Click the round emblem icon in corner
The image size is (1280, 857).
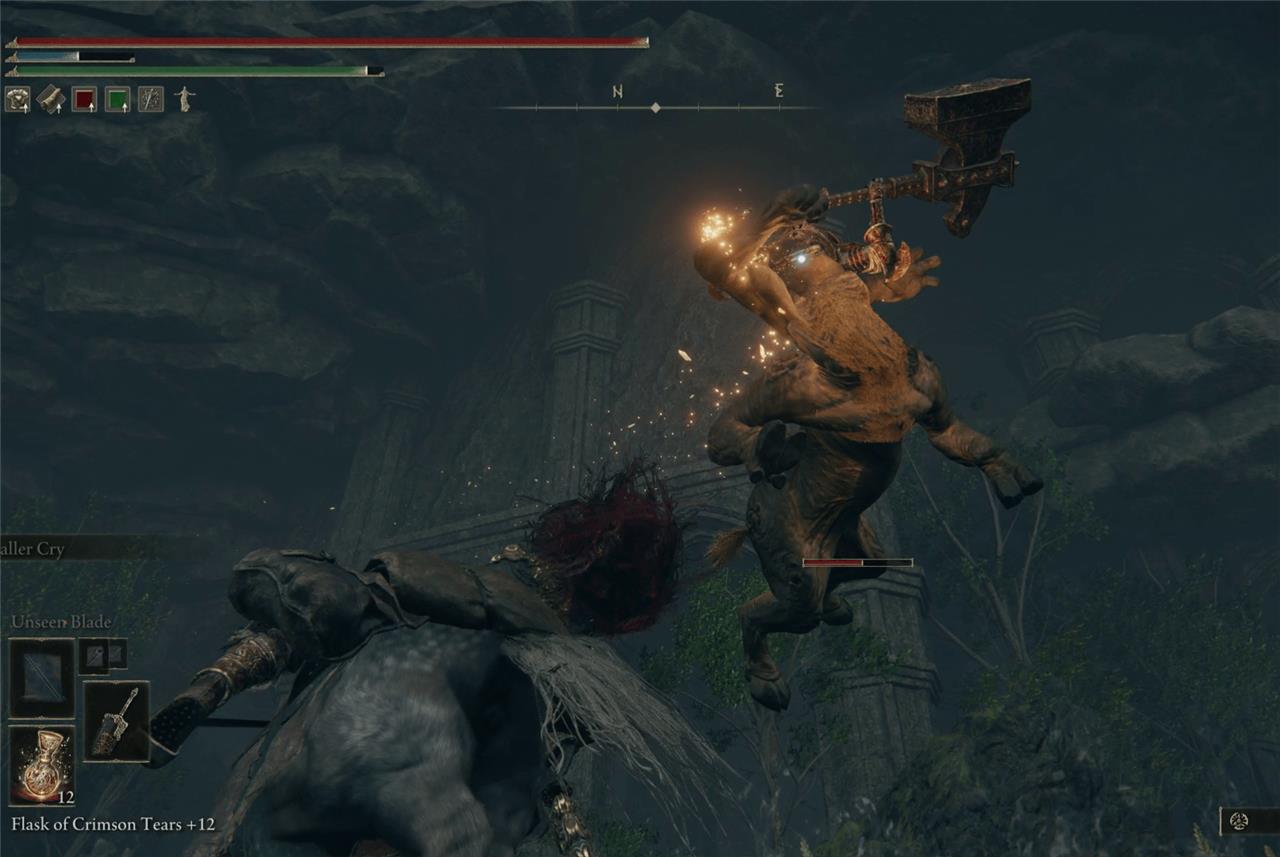[1240, 821]
